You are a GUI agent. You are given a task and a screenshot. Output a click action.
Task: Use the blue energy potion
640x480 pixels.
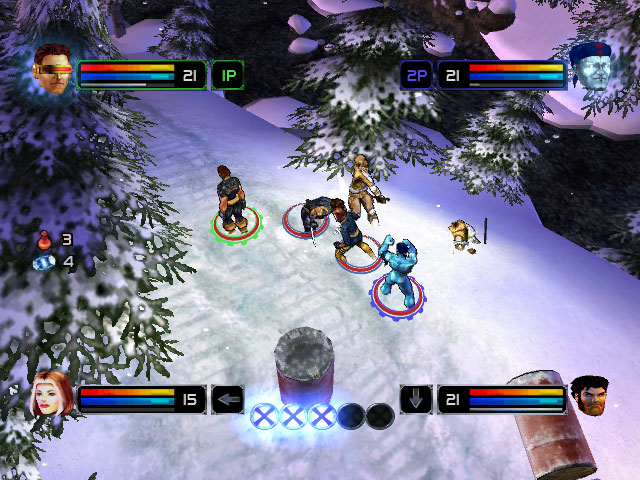click(43, 262)
